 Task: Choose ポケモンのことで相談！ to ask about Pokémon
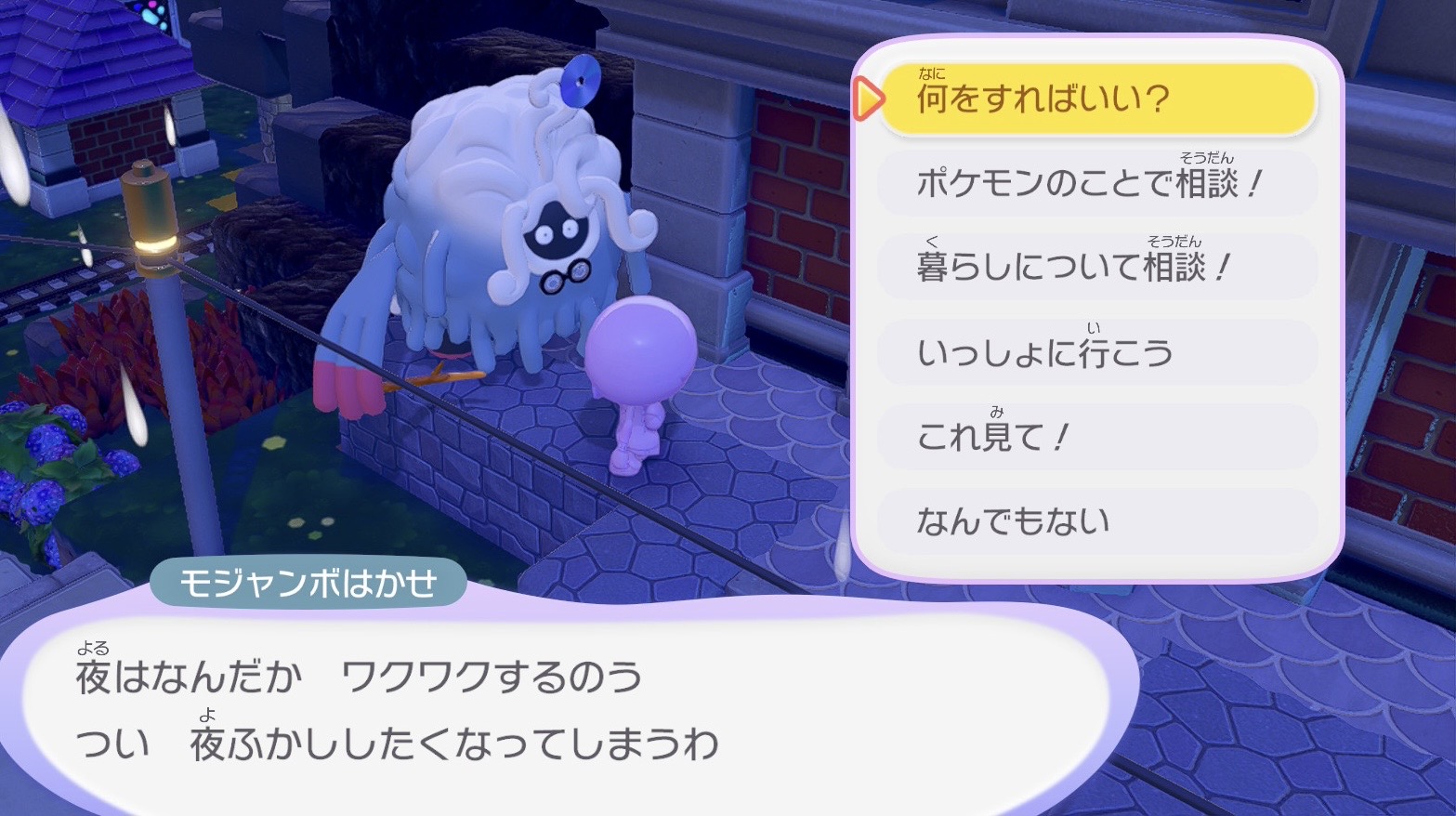[1096, 182]
